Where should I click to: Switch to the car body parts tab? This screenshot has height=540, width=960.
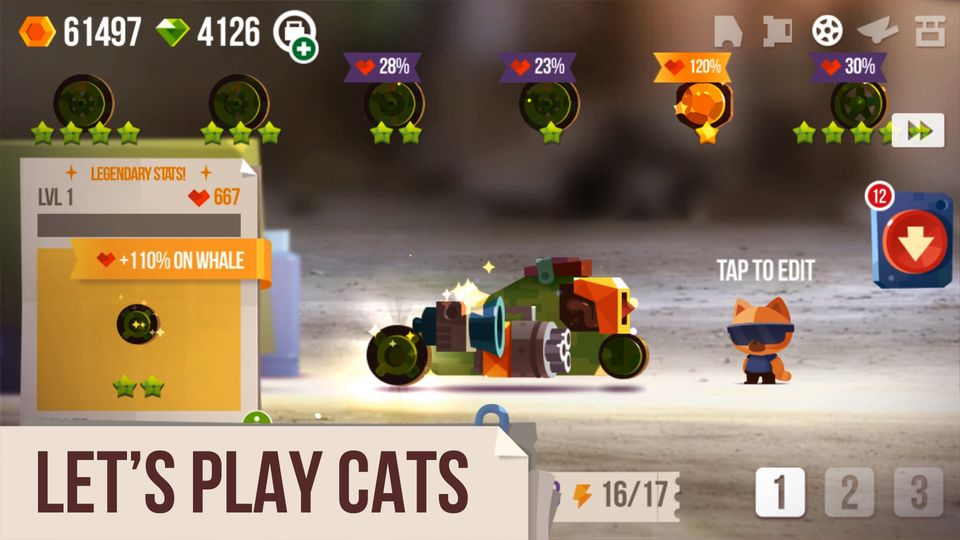(728, 31)
